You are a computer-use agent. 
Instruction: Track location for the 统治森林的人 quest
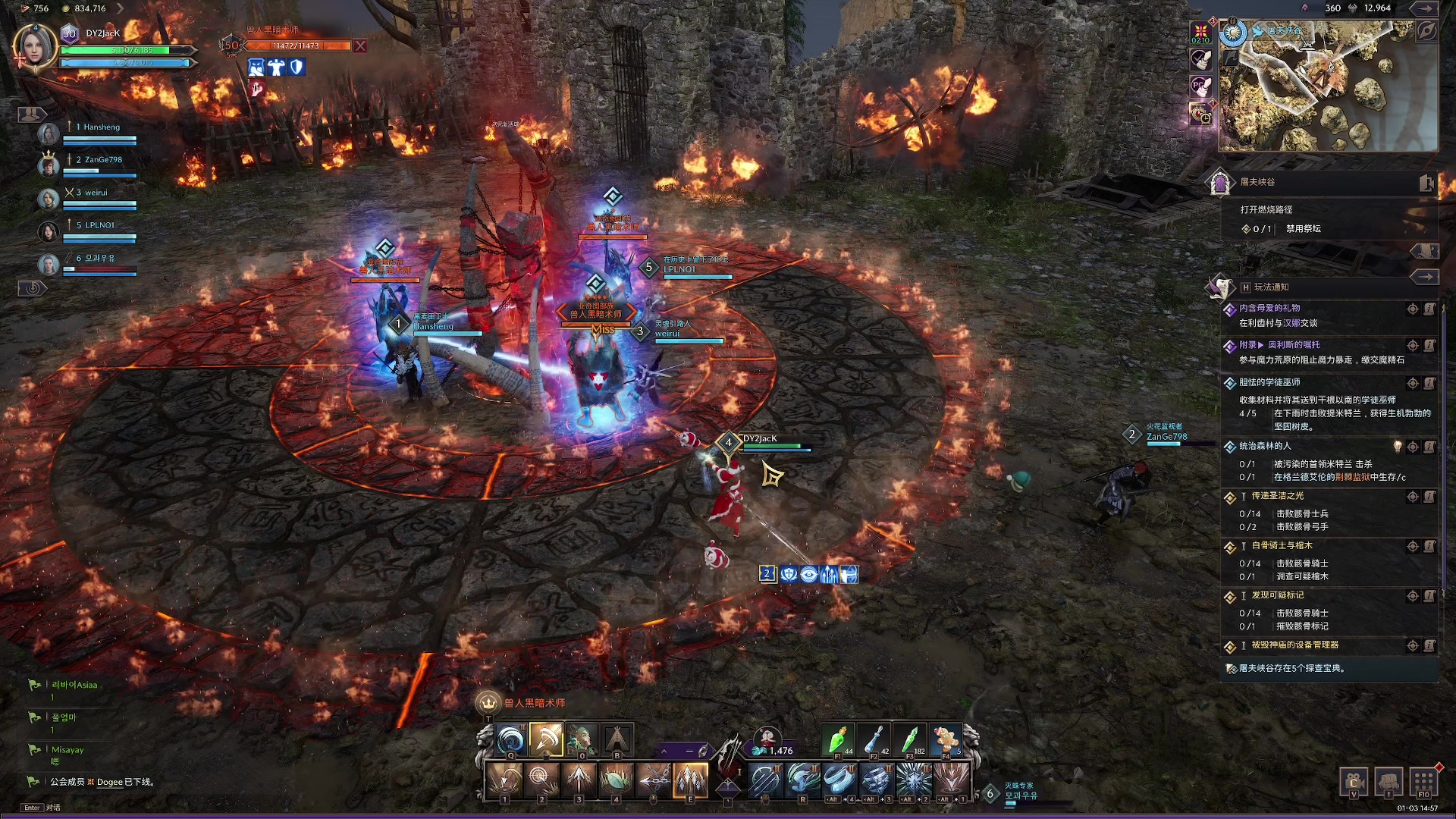click(1413, 447)
